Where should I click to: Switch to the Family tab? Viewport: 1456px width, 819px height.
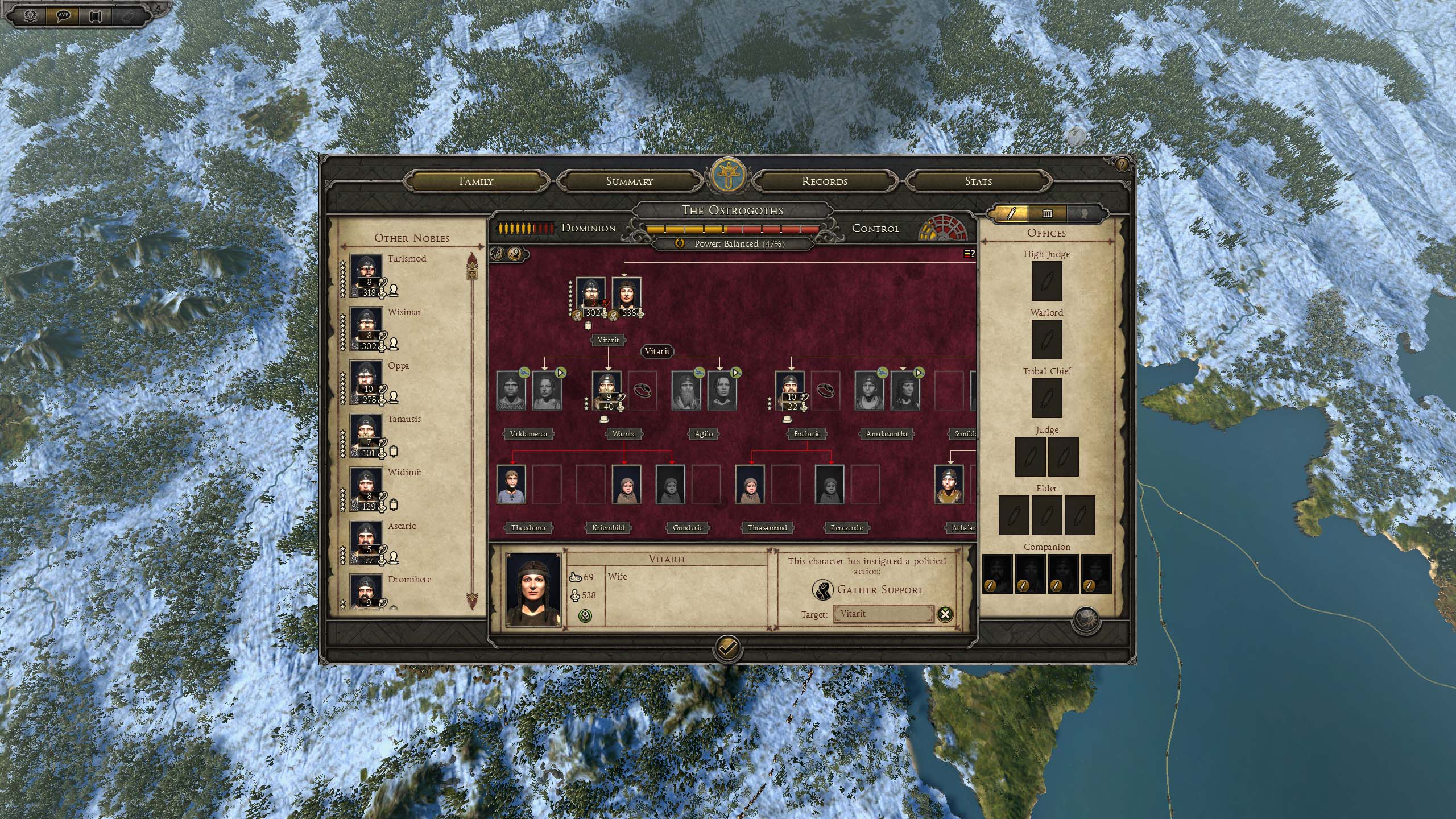[x=476, y=181]
